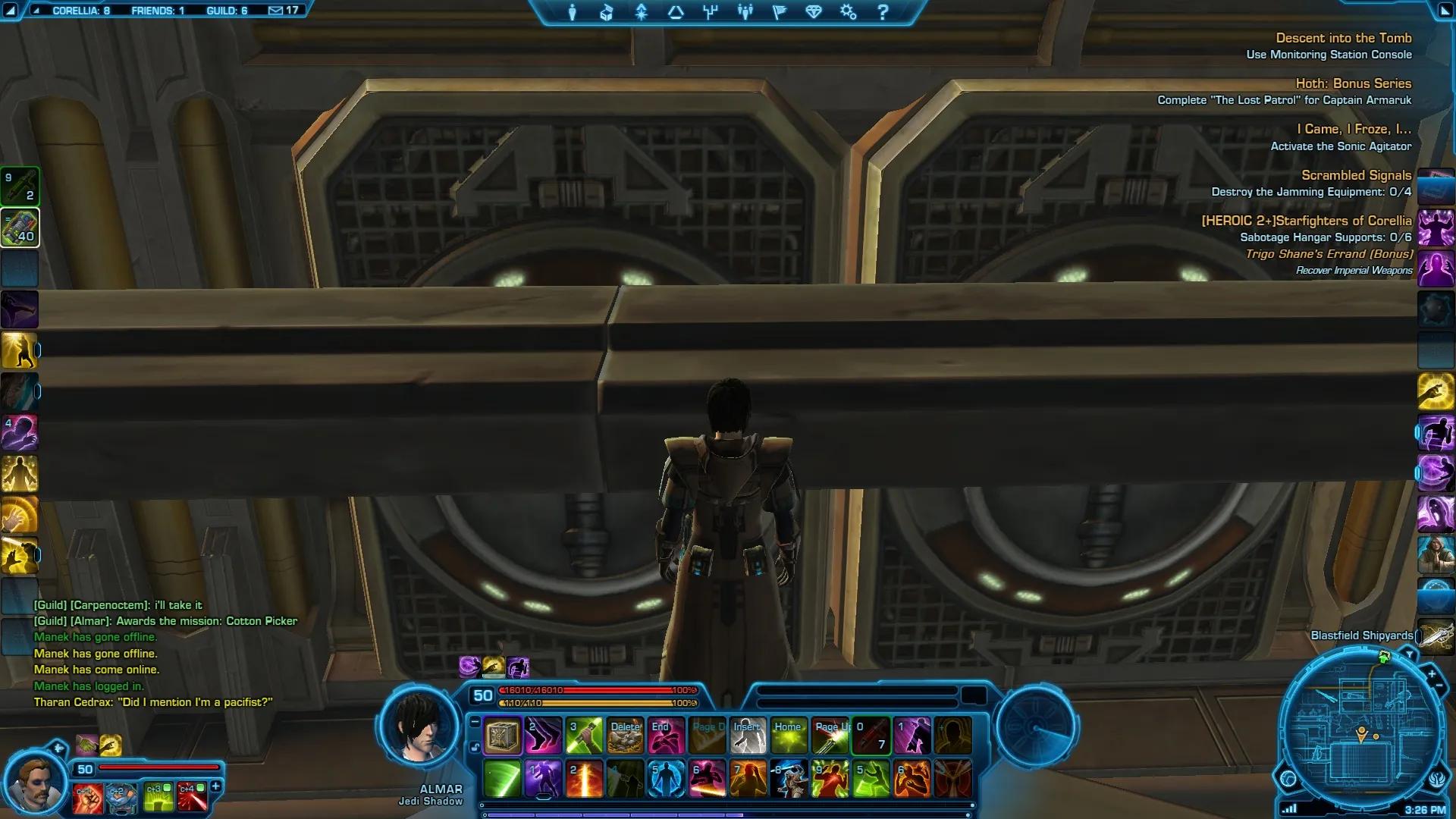Open the inventory box icon in the top menu
Image resolution: width=1456 pixels, height=819 pixels.
[607, 12]
